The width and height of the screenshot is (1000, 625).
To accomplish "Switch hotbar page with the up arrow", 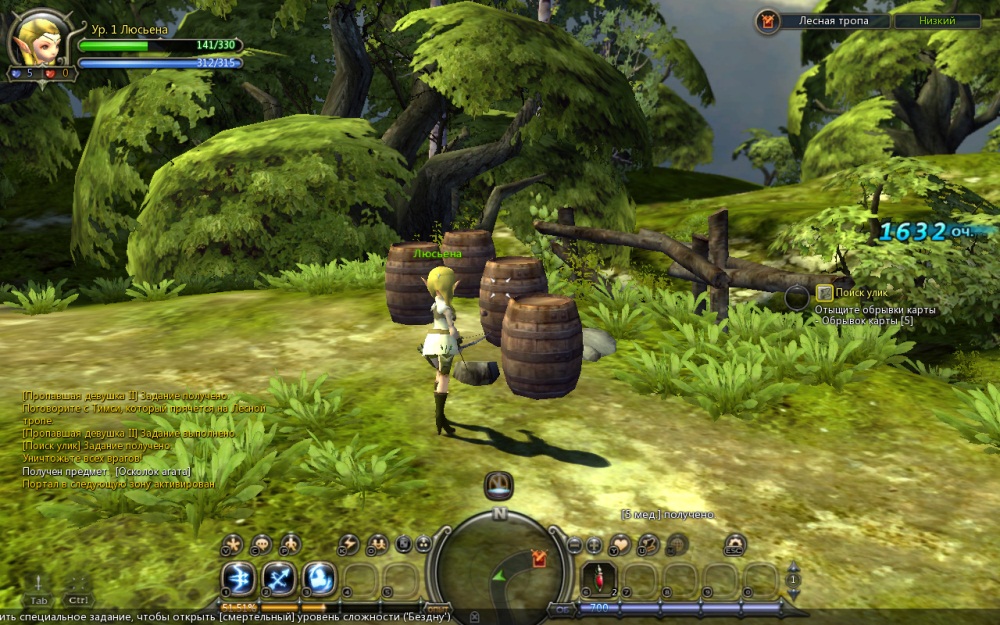I will pyautogui.click(x=794, y=568).
